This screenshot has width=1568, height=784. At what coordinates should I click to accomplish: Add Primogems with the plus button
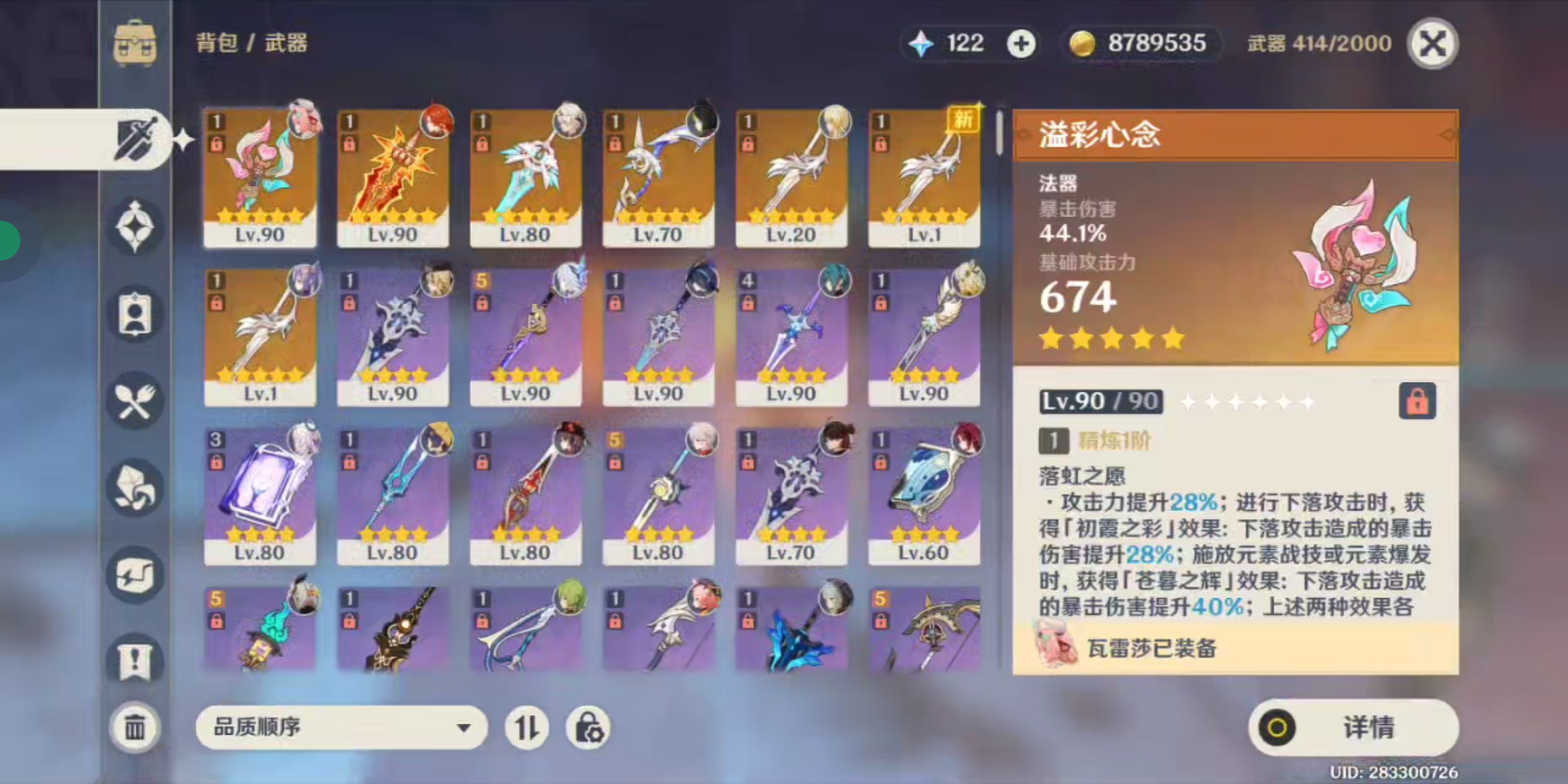(1021, 44)
